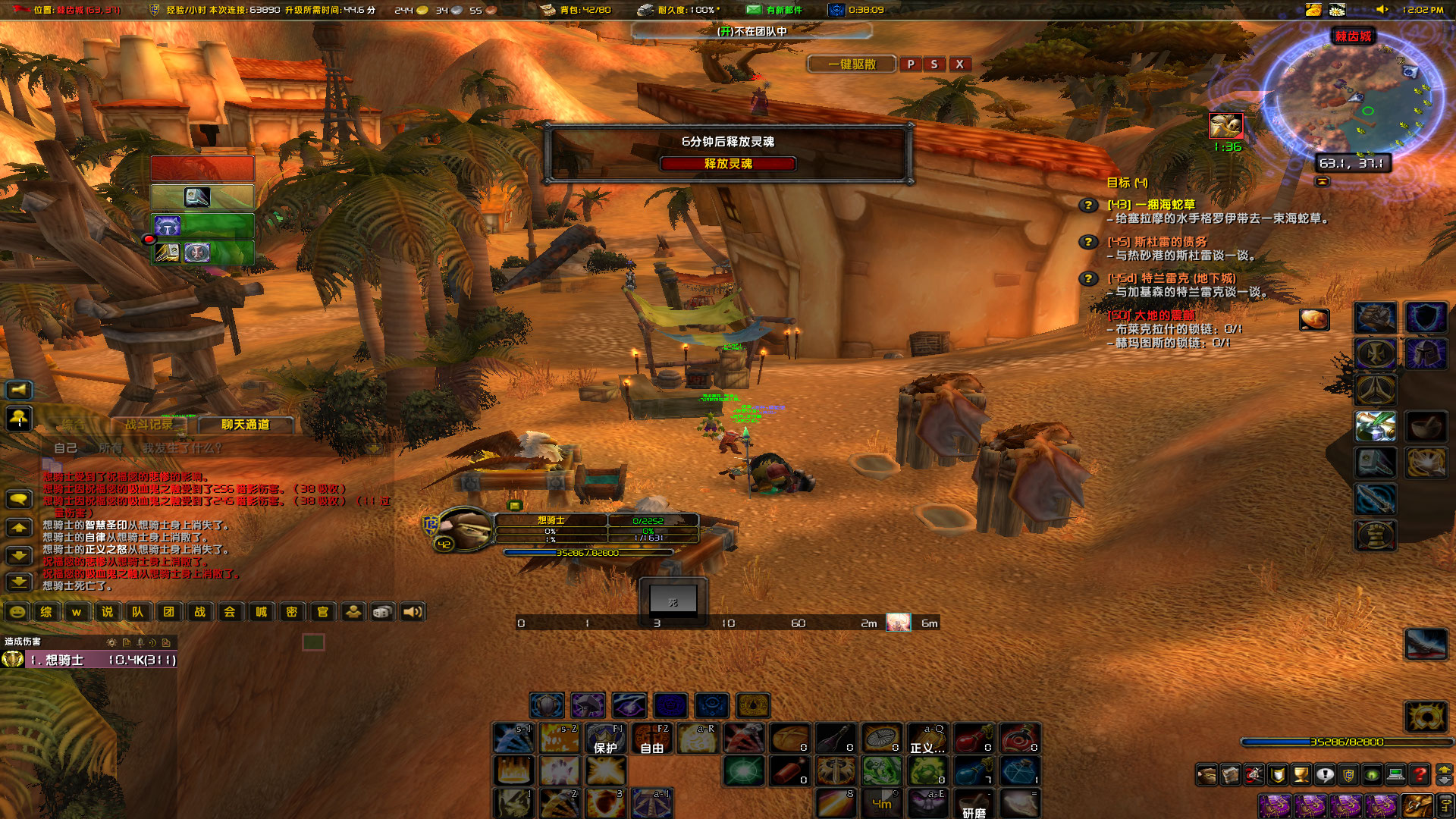The height and width of the screenshot is (819, 1456).
Task: Open the main menu computer icon
Action: [1394, 774]
